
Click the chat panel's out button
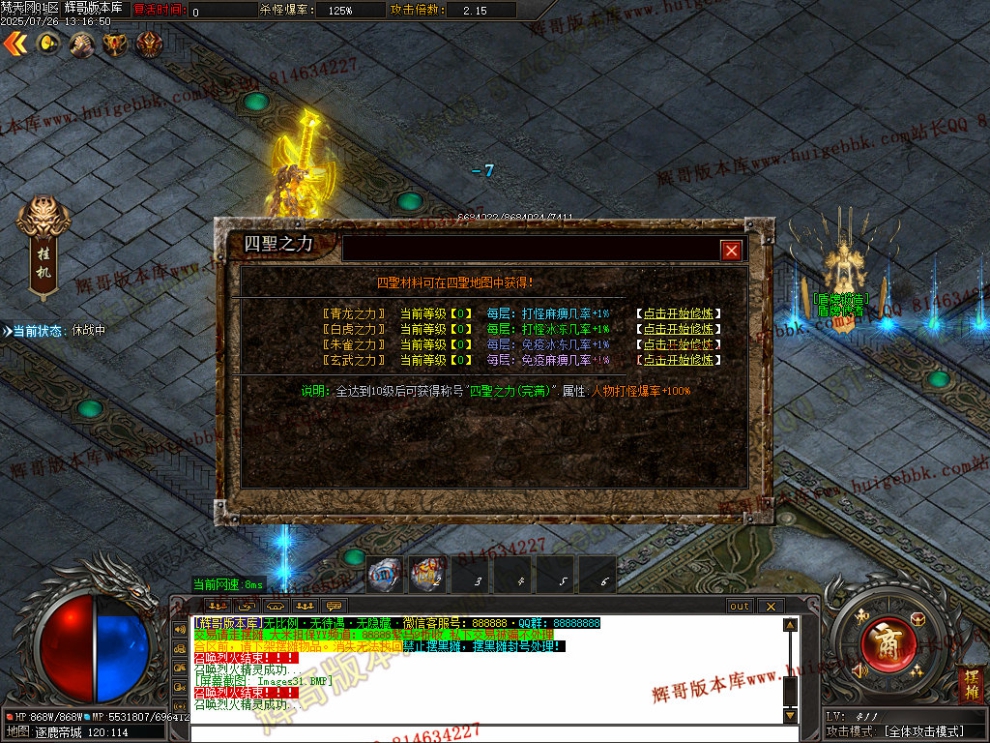(739, 606)
